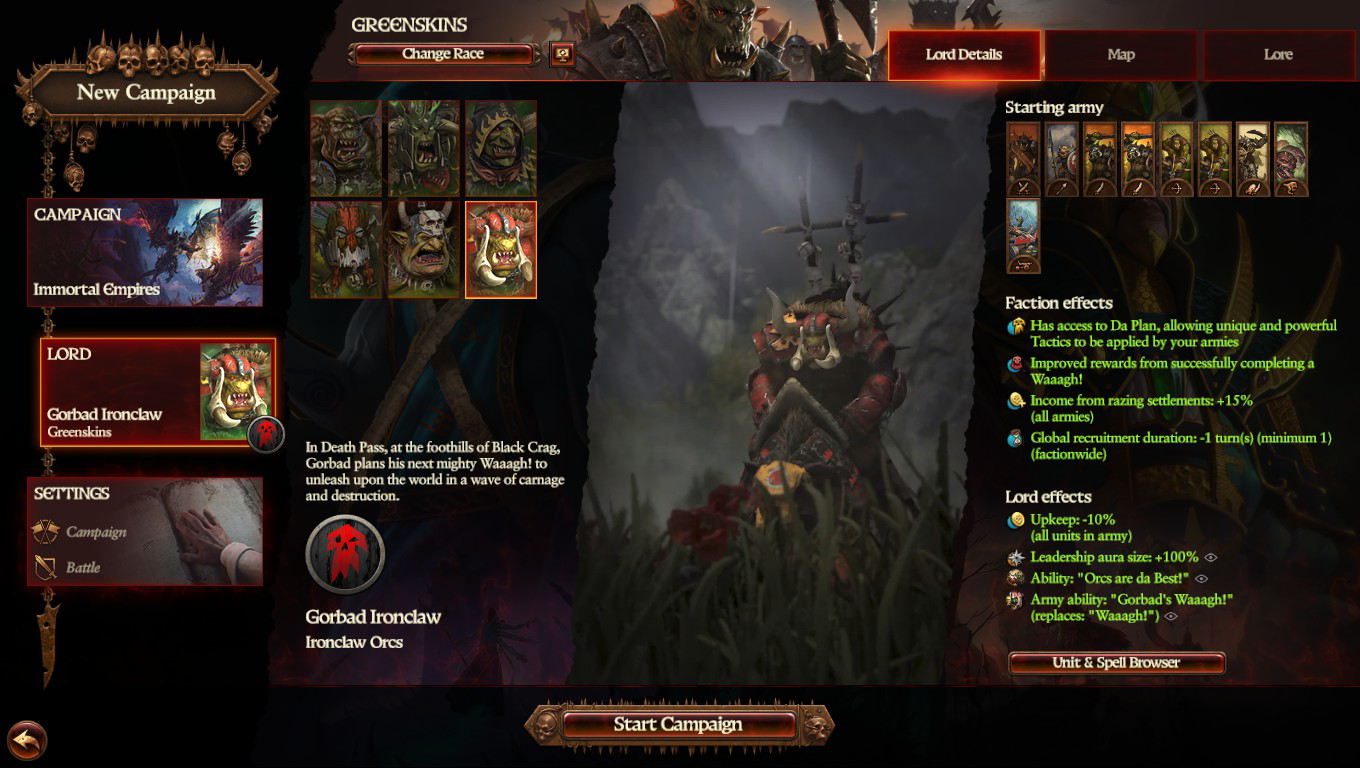Open the Lore tab
The image size is (1360, 768).
click(x=1280, y=54)
